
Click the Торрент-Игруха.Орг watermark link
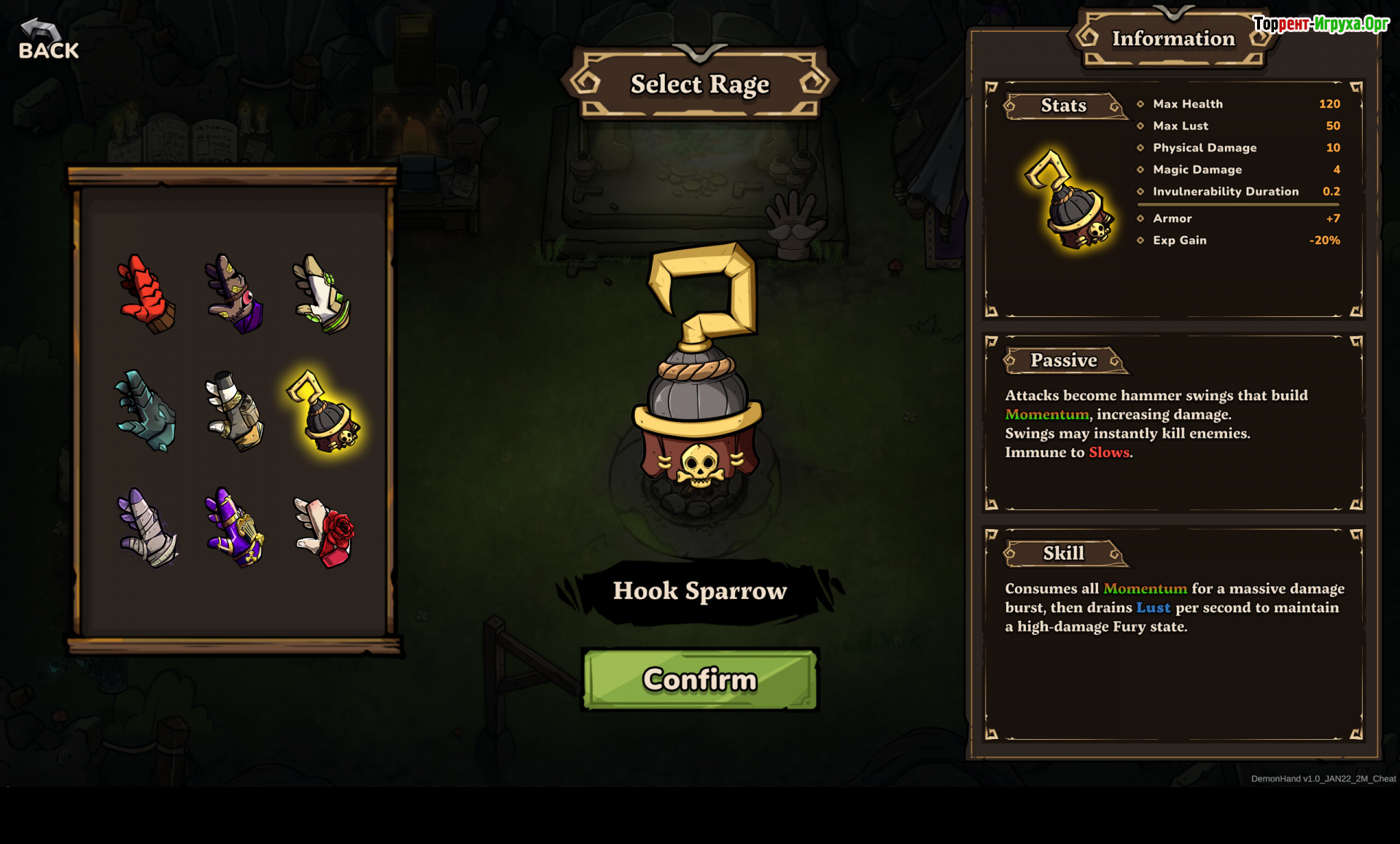click(x=1321, y=24)
